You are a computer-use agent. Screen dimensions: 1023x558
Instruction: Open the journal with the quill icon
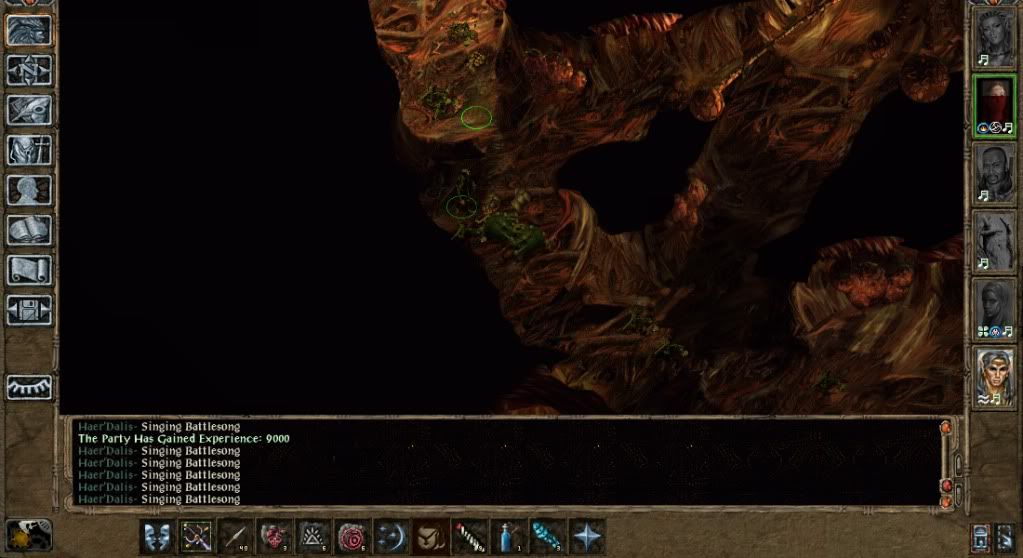coord(29,110)
